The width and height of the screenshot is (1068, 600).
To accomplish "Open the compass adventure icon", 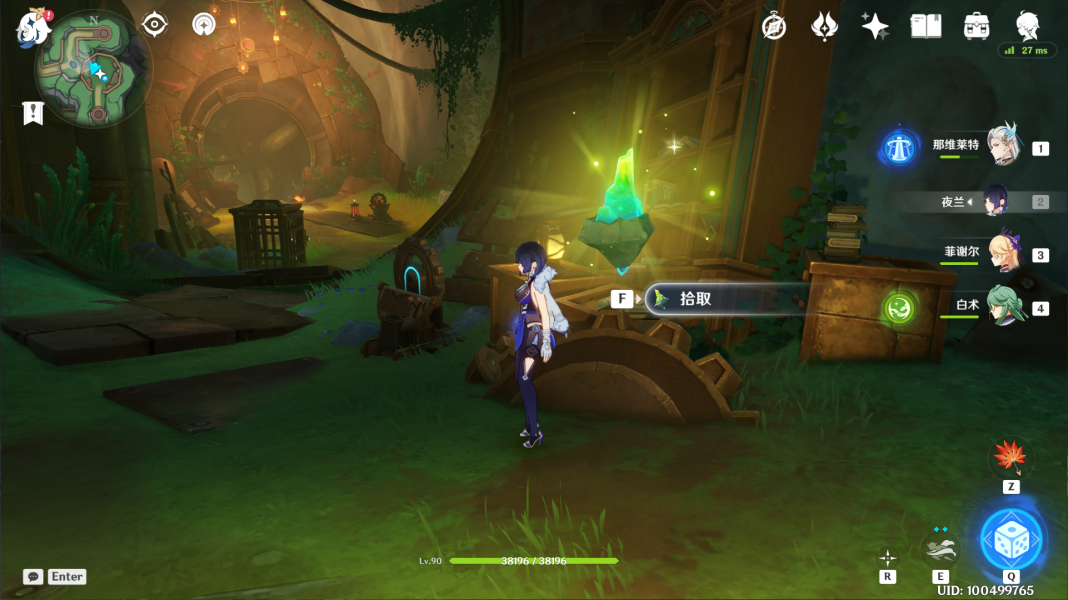I will (x=774, y=27).
